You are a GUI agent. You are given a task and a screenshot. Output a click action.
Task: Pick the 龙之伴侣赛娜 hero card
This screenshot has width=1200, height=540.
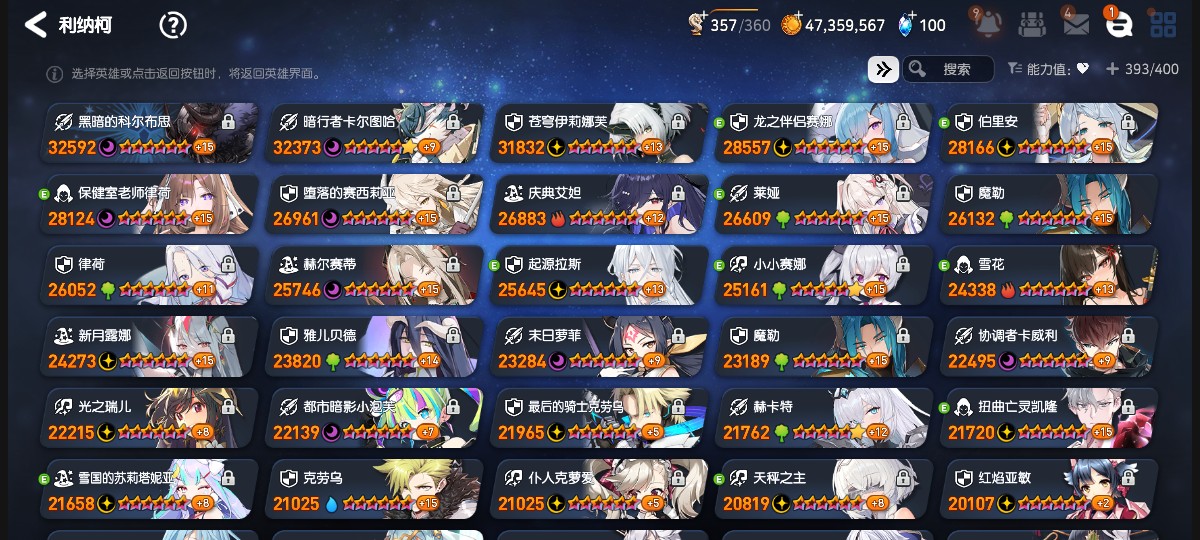click(826, 133)
